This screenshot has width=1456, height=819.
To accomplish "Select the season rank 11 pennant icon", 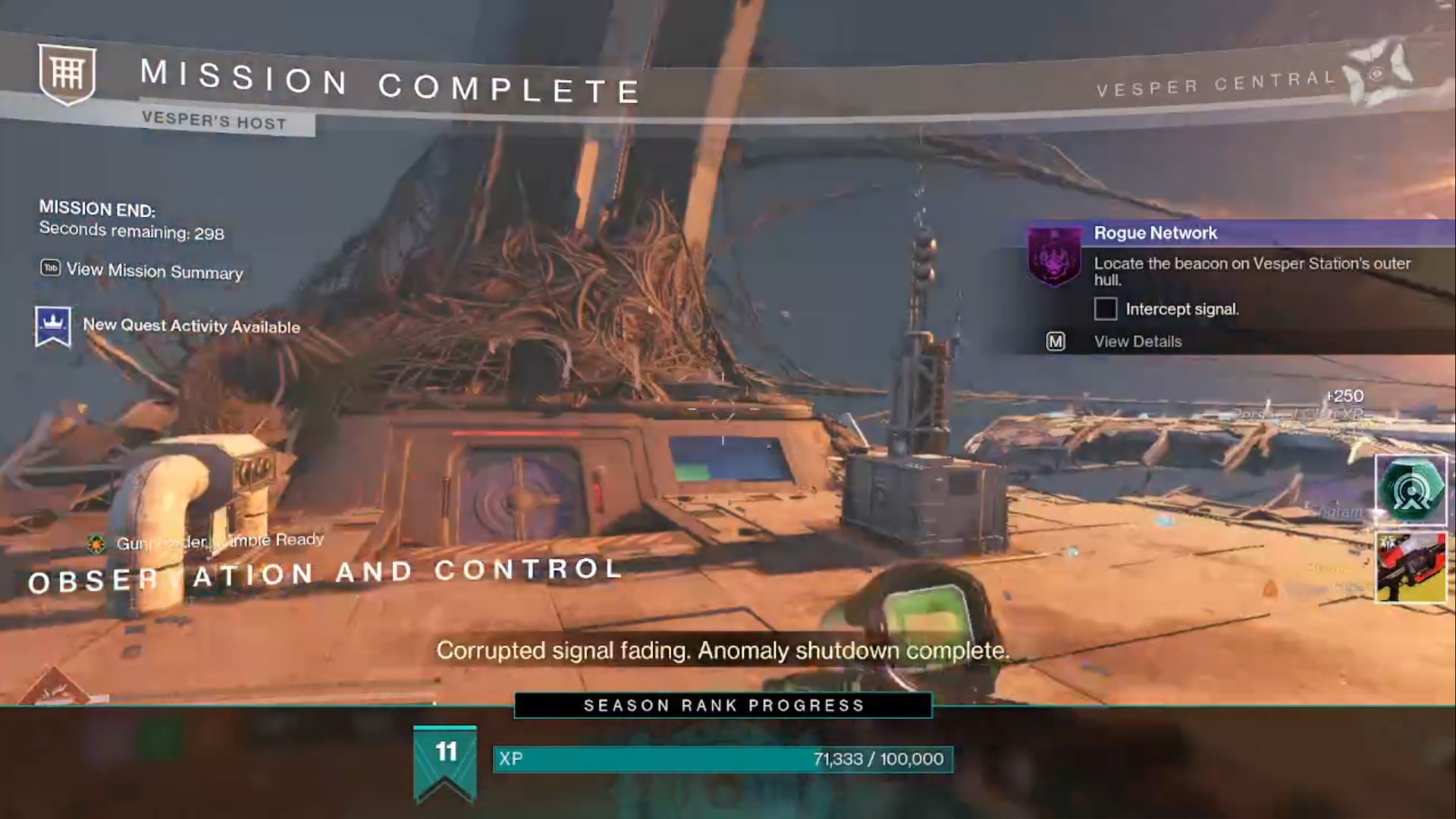I will click(x=445, y=756).
